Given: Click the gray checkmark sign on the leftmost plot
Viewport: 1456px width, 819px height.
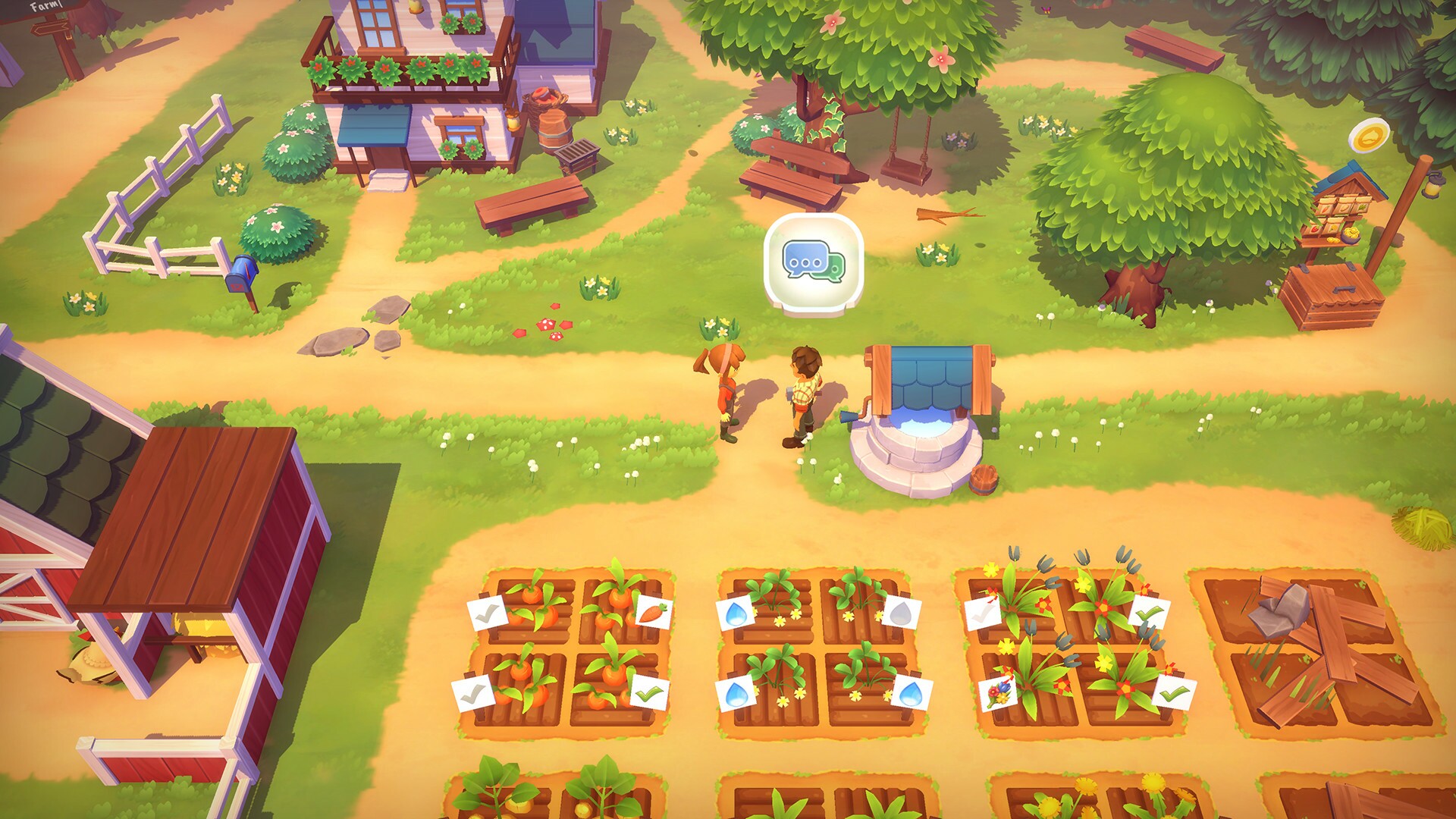Looking at the screenshot, I should [489, 612].
